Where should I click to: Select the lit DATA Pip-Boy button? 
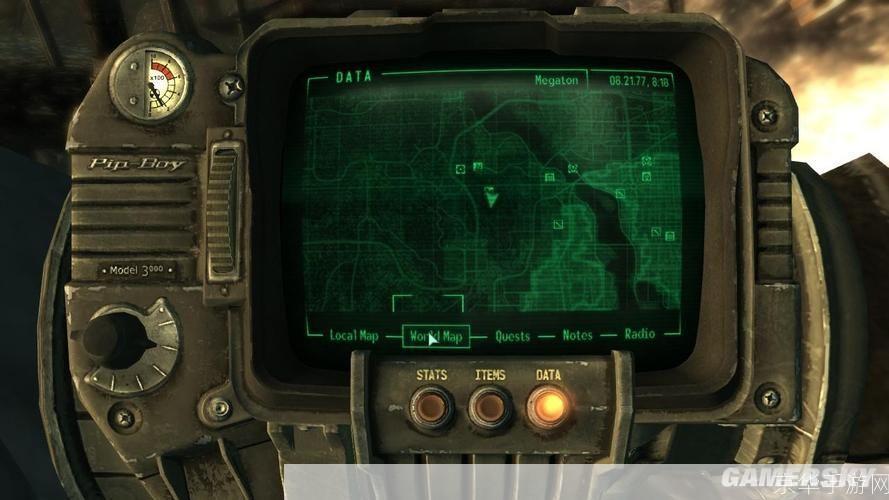coord(548,403)
